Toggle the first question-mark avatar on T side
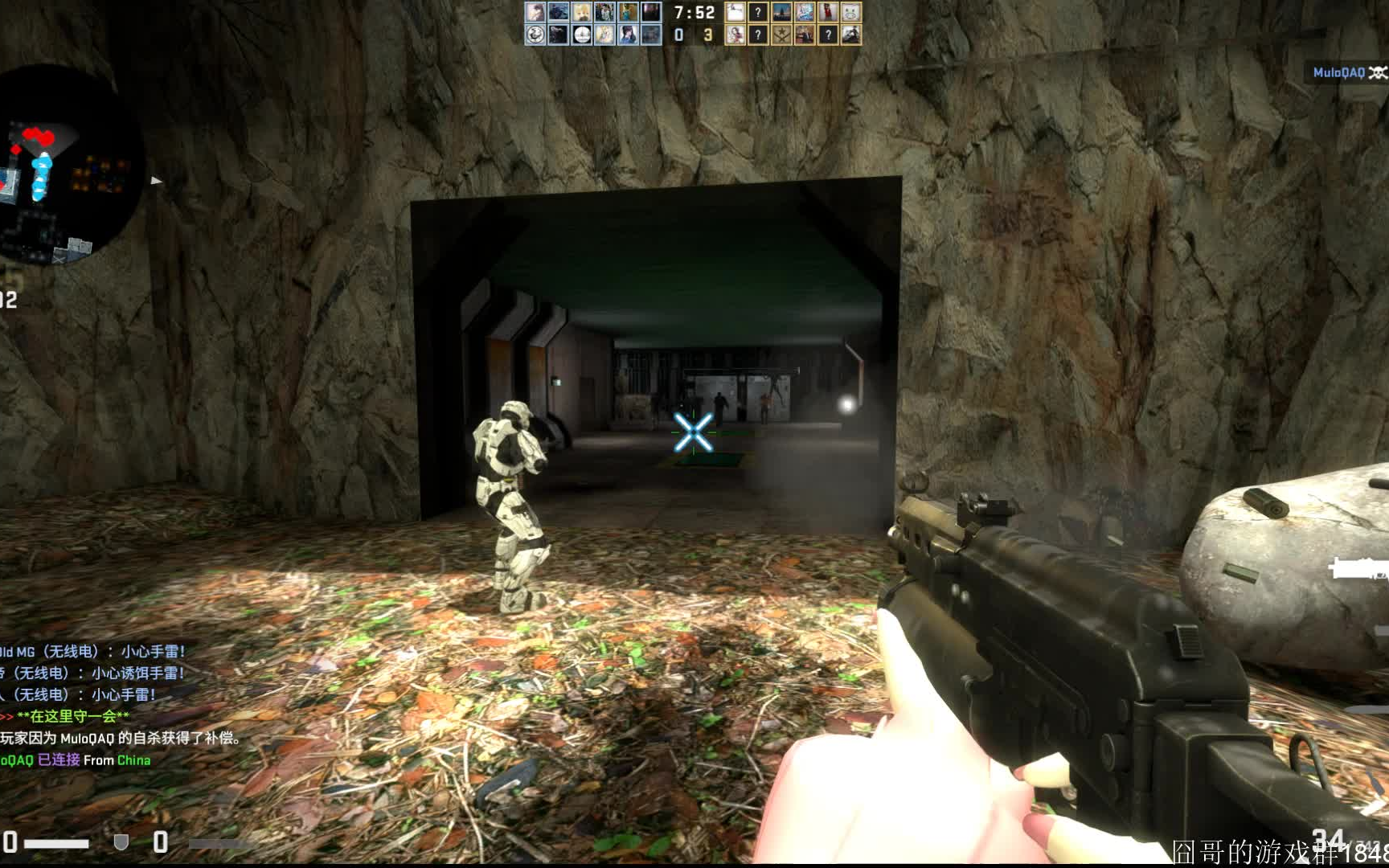The height and width of the screenshot is (868, 1389). tap(759, 14)
